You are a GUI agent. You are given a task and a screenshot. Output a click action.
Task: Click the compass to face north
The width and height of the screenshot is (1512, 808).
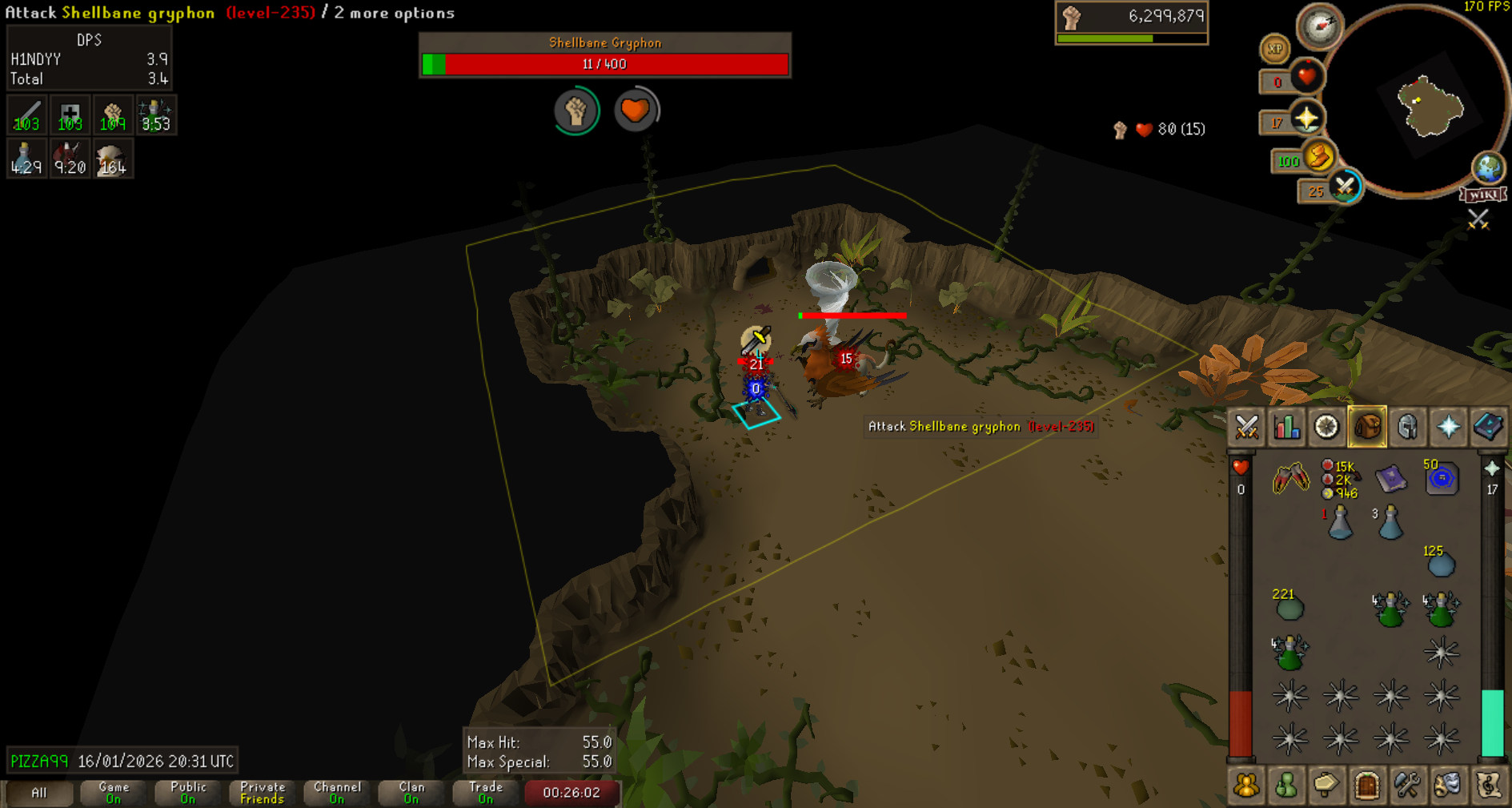(1319, 25)
